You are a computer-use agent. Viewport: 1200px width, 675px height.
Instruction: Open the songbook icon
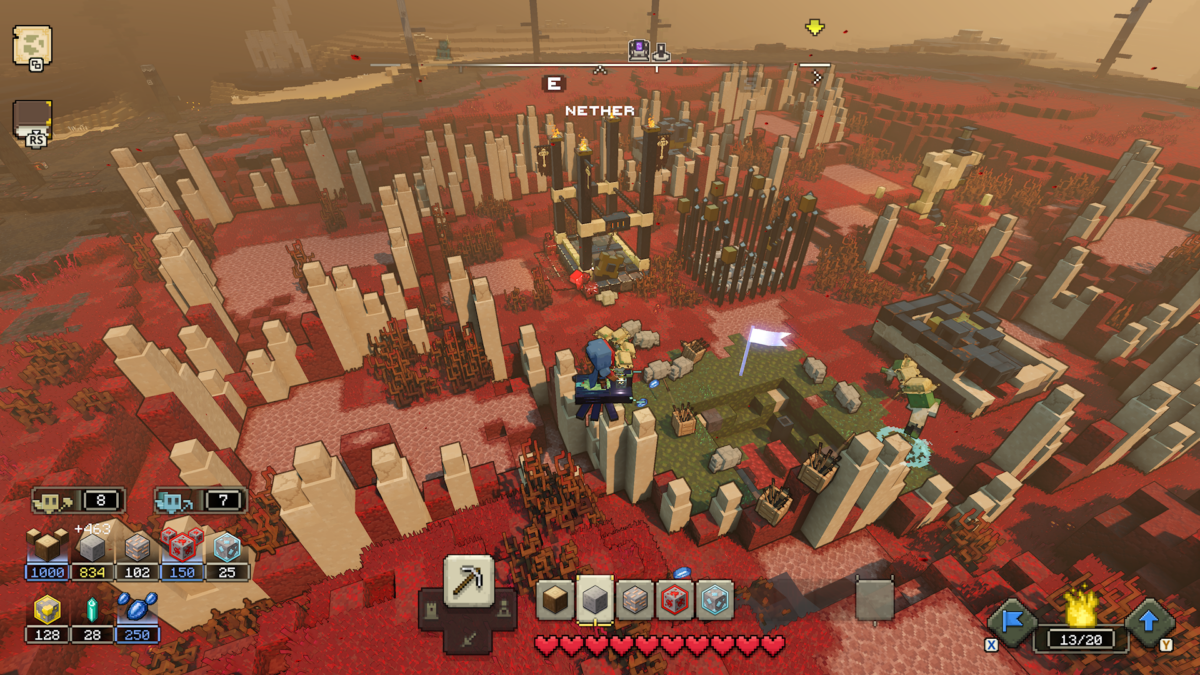click(32, 120)
